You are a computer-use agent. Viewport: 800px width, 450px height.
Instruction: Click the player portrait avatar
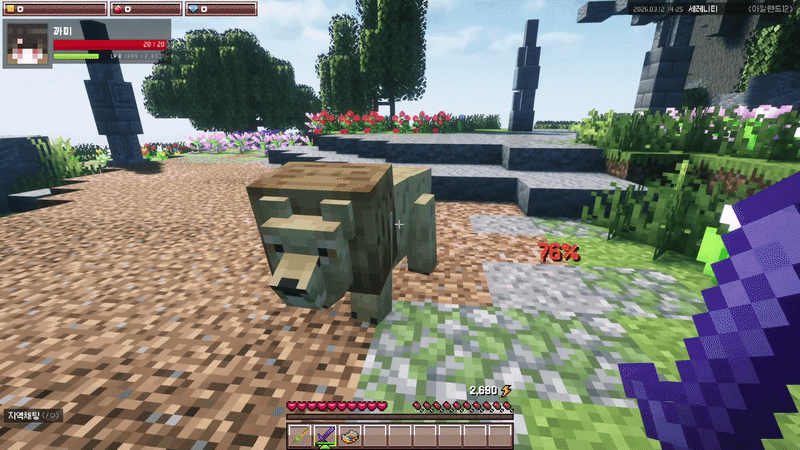tap(27, 45)
